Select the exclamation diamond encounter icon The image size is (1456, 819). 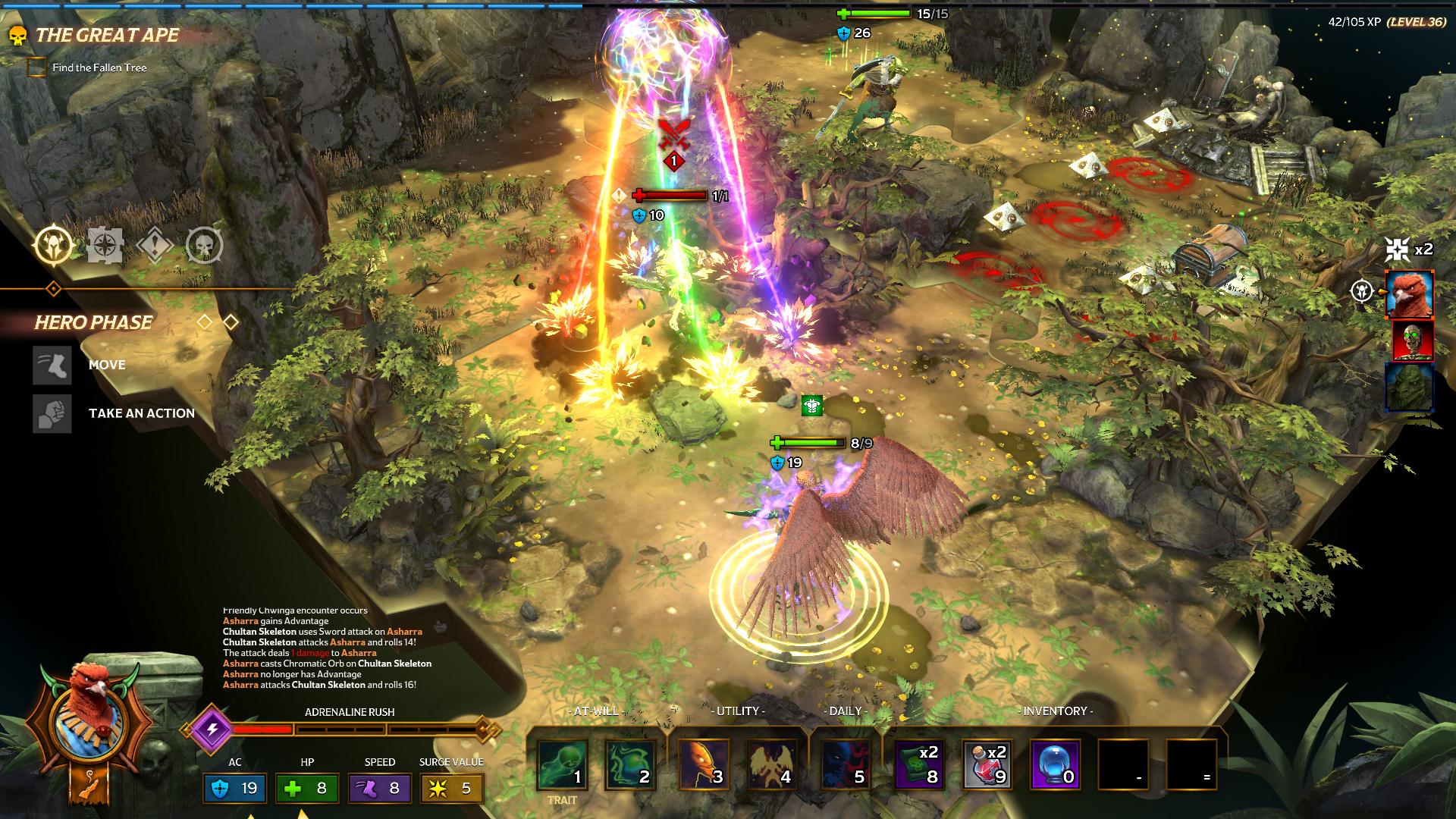[155, 245]
